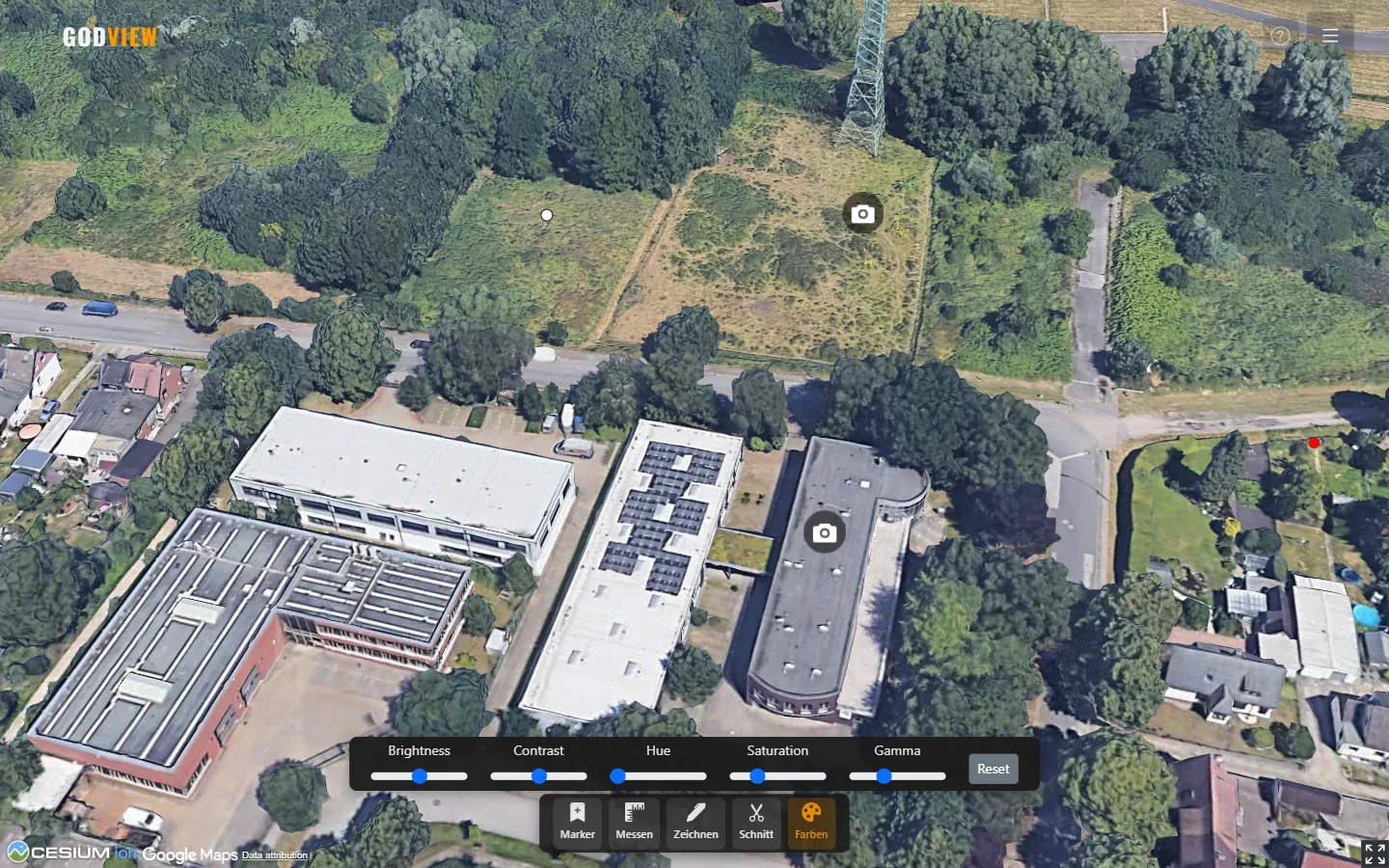This screenshot has height=868, width=1389.
Task: Select the red waypoint dot near the road
Action: [1314, 443]
